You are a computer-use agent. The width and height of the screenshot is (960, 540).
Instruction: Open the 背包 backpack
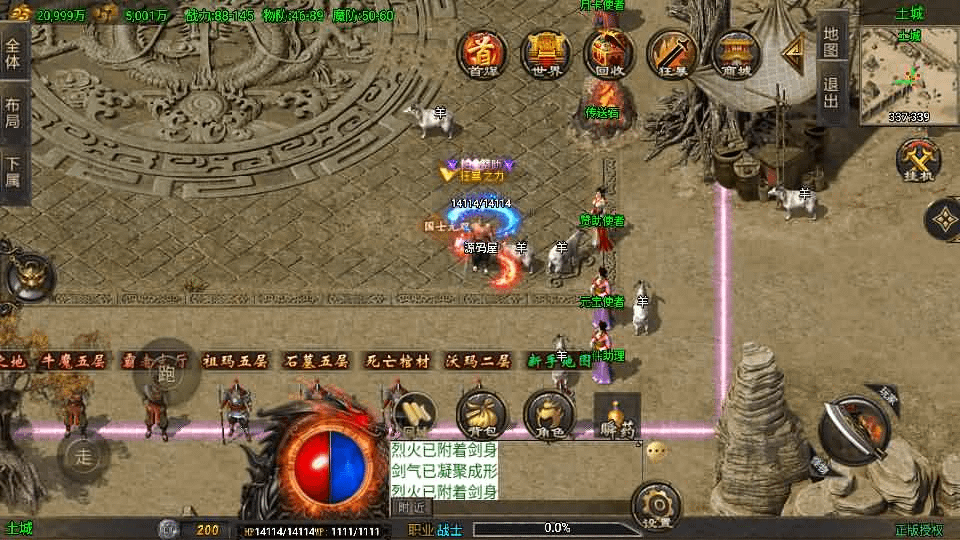pyautogui.click(x=482, y=414)
